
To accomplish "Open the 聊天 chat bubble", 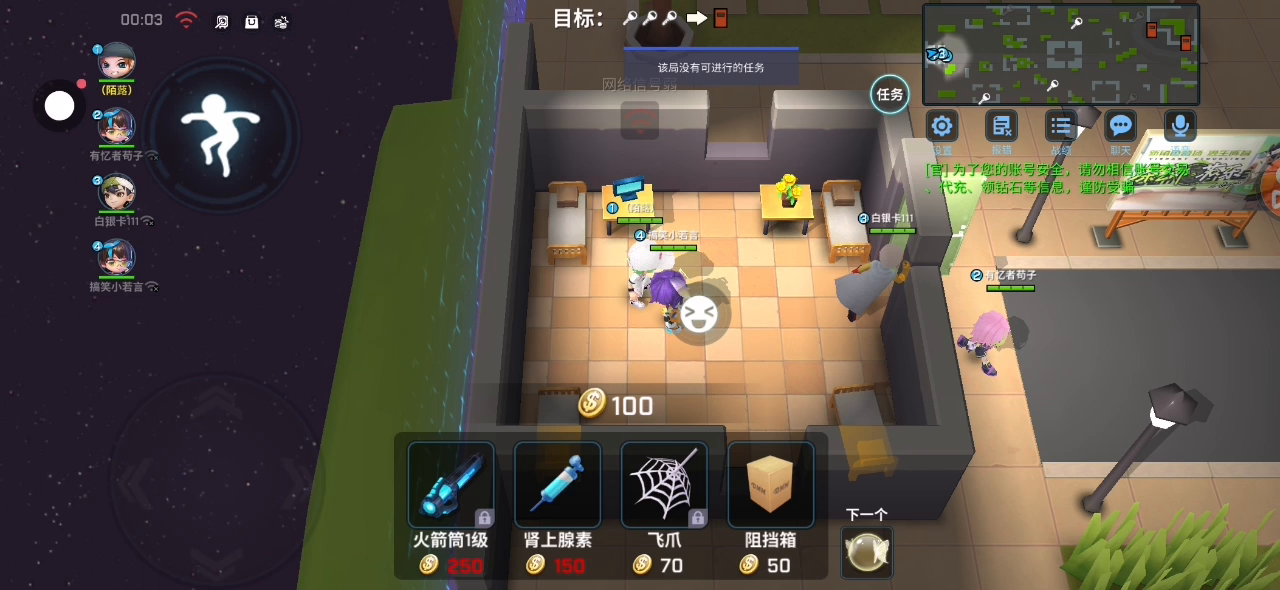I will point(1121,127).
